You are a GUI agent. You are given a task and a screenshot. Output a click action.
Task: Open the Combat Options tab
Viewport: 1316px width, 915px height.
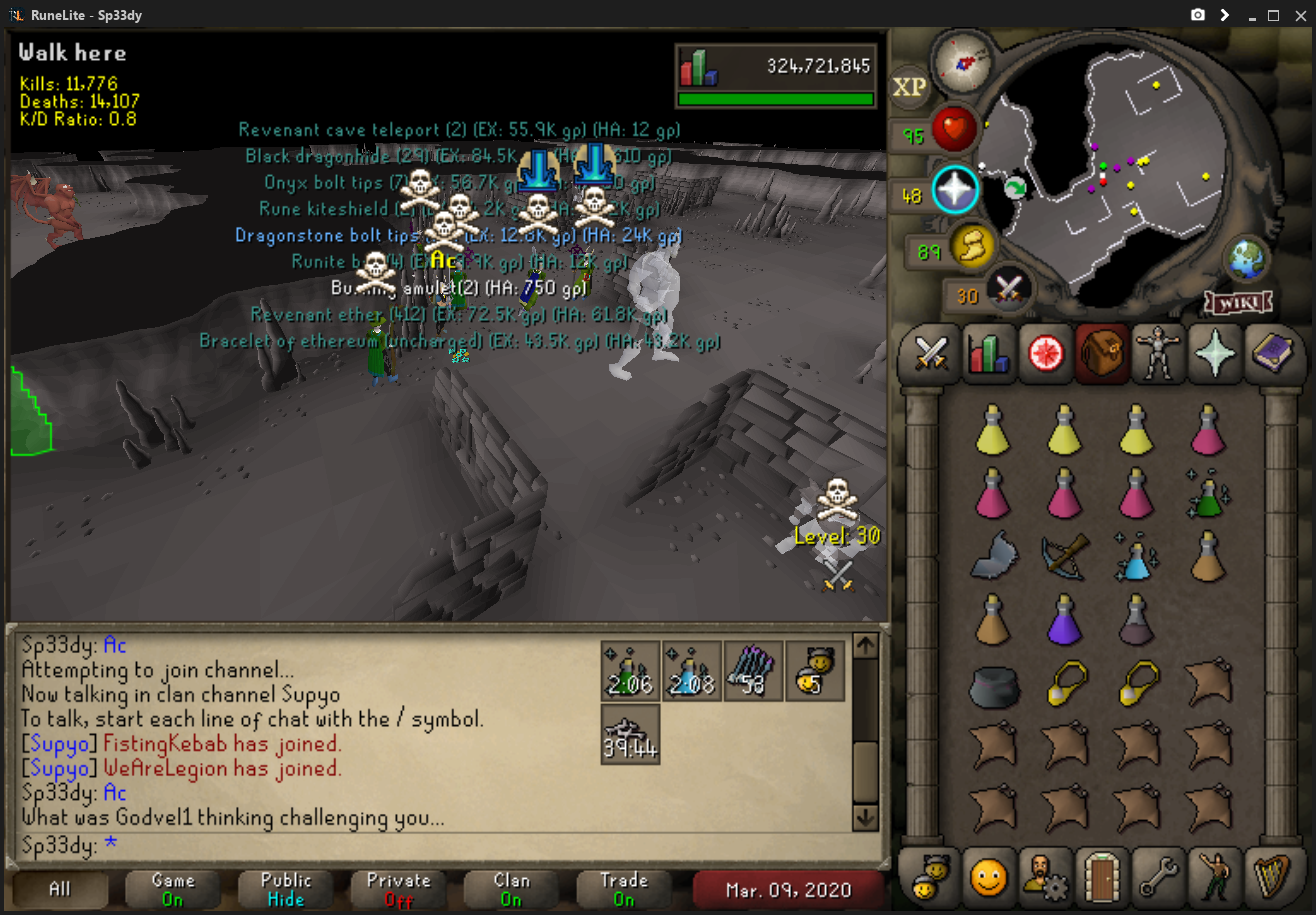[x=932, y=353]
